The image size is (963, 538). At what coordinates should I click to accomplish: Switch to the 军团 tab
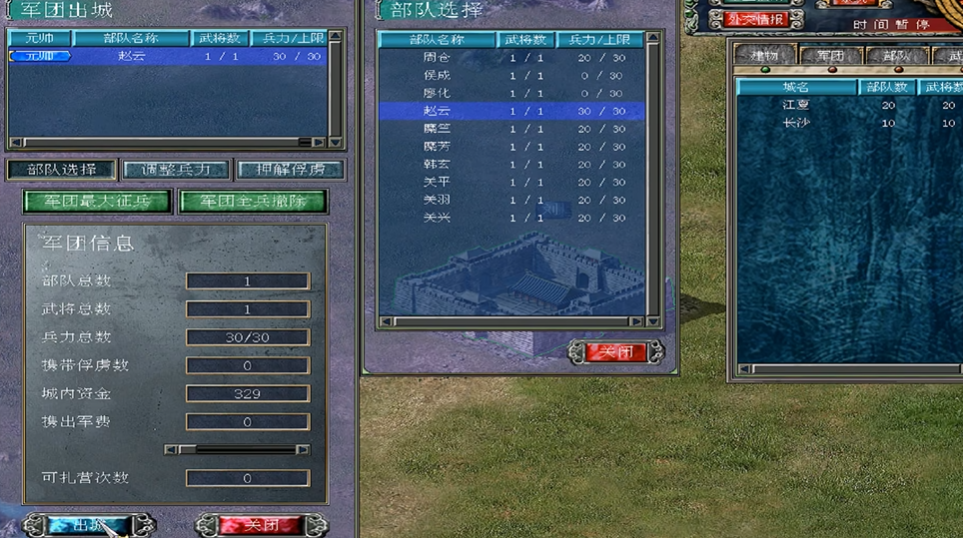tap(830, 56)
